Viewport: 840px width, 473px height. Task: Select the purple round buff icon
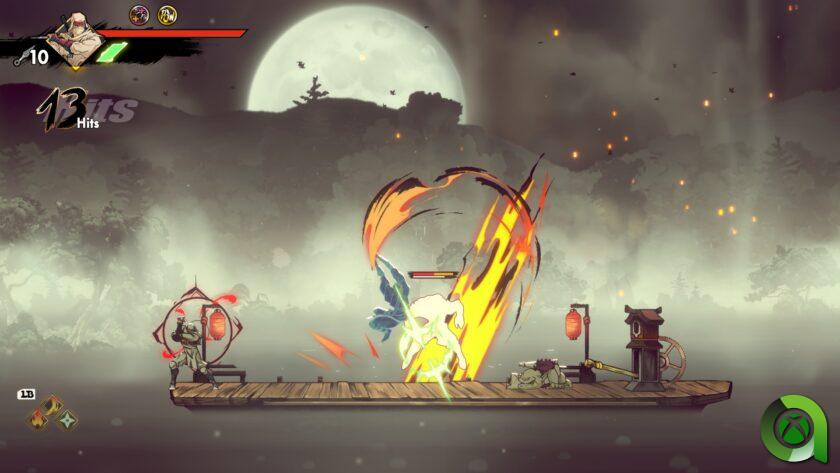(139, 14)
